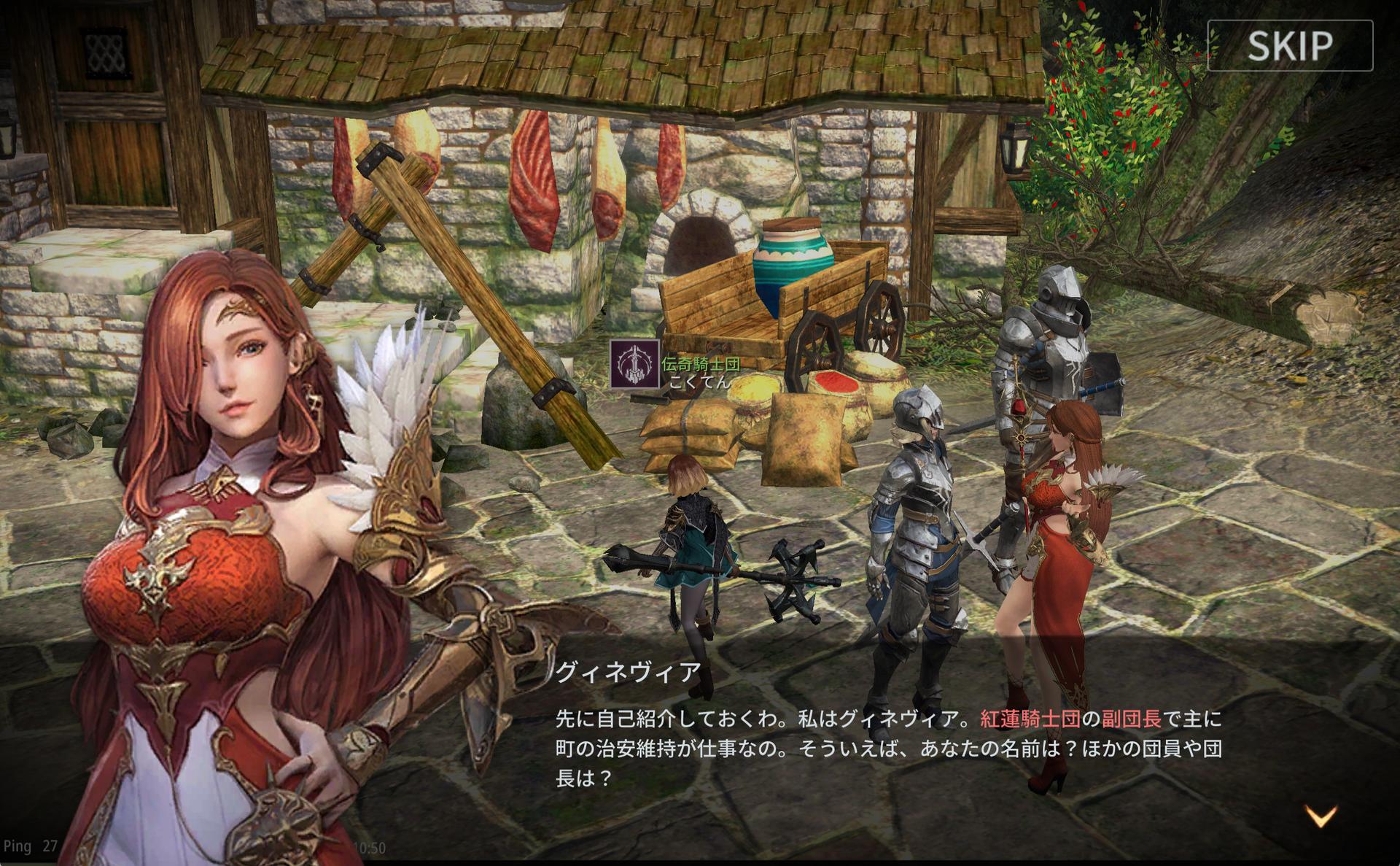Advance dialogue with the orange down arrow

pyautogui.click(x=1321, y=816)
